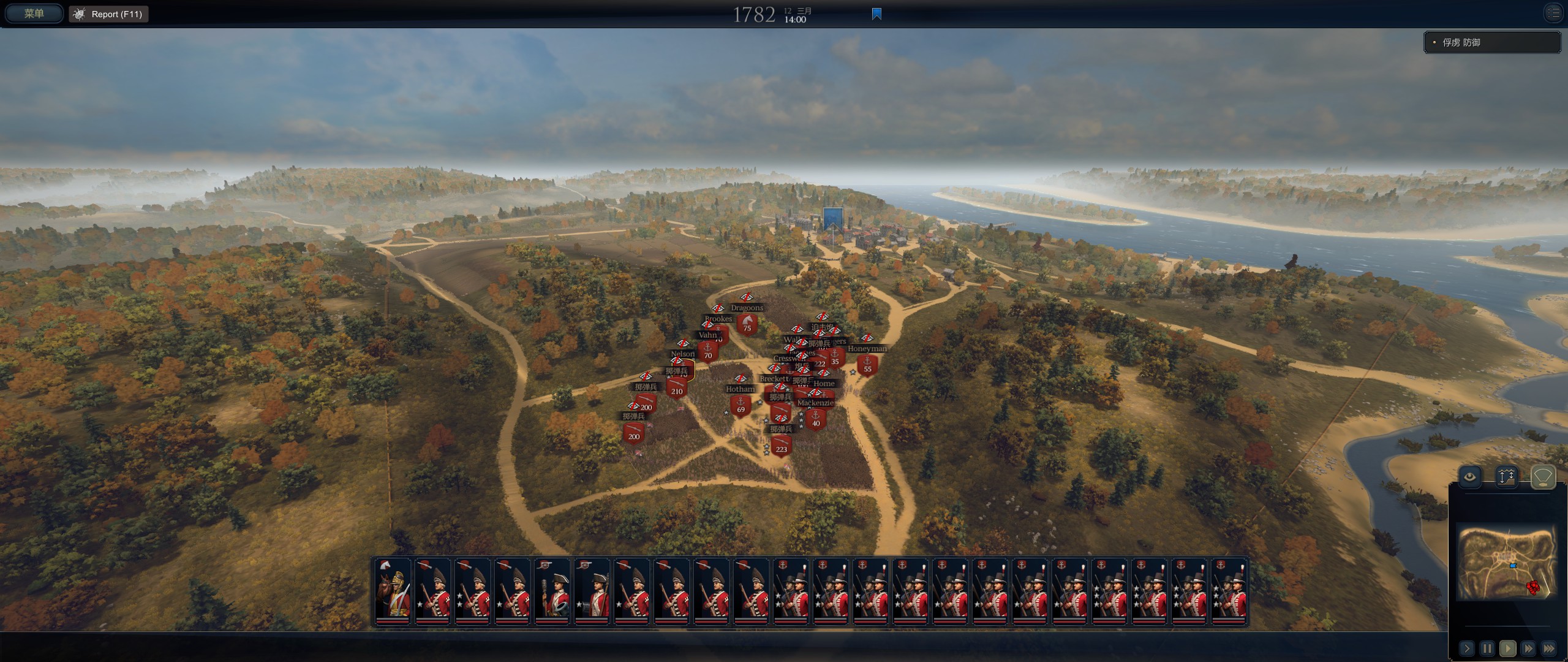Select the Dragoons unit badge with 75
The height and width of the screenshot is (662, 1568).
747,324
